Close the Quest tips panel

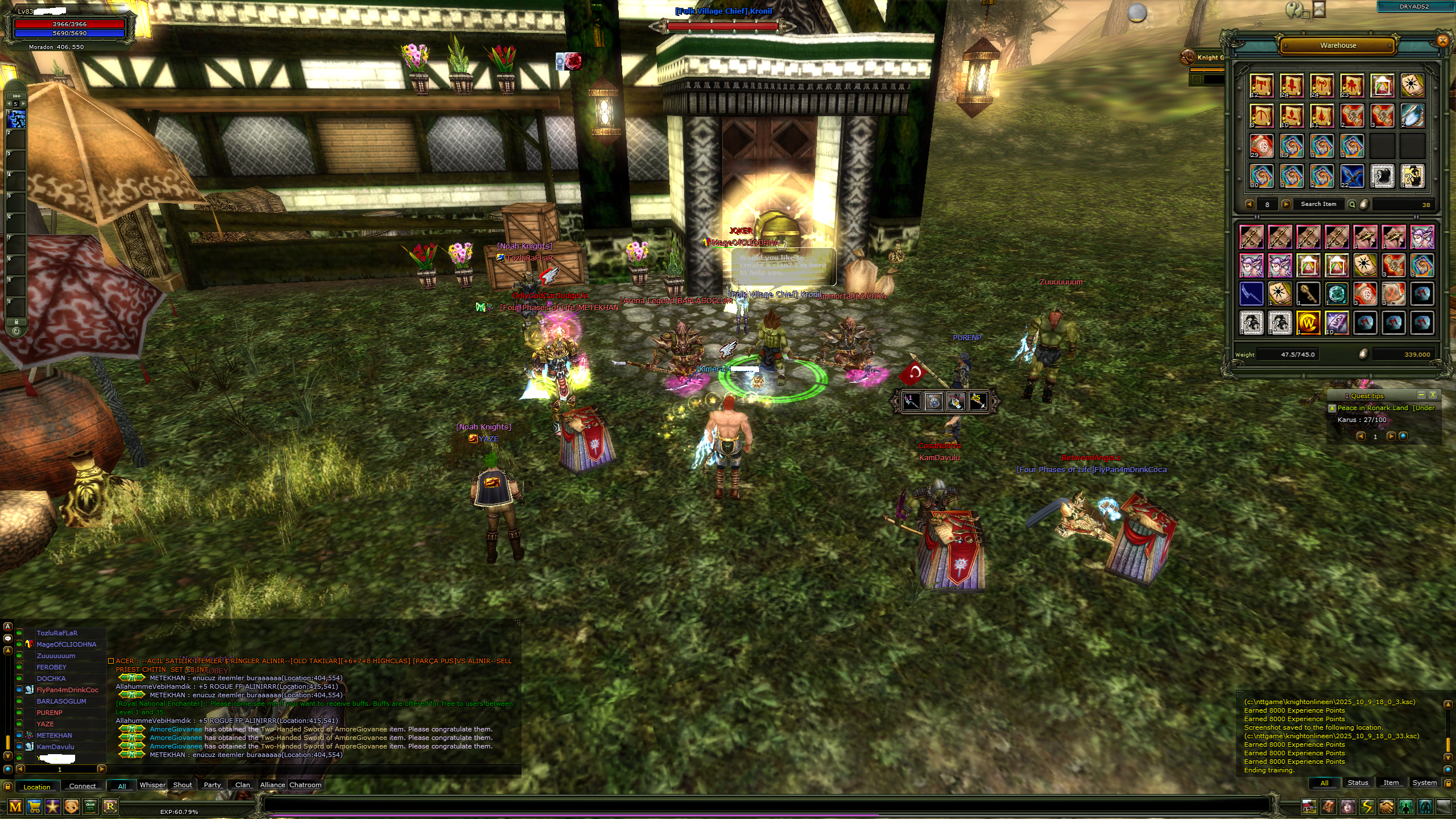pos(1433,395)
